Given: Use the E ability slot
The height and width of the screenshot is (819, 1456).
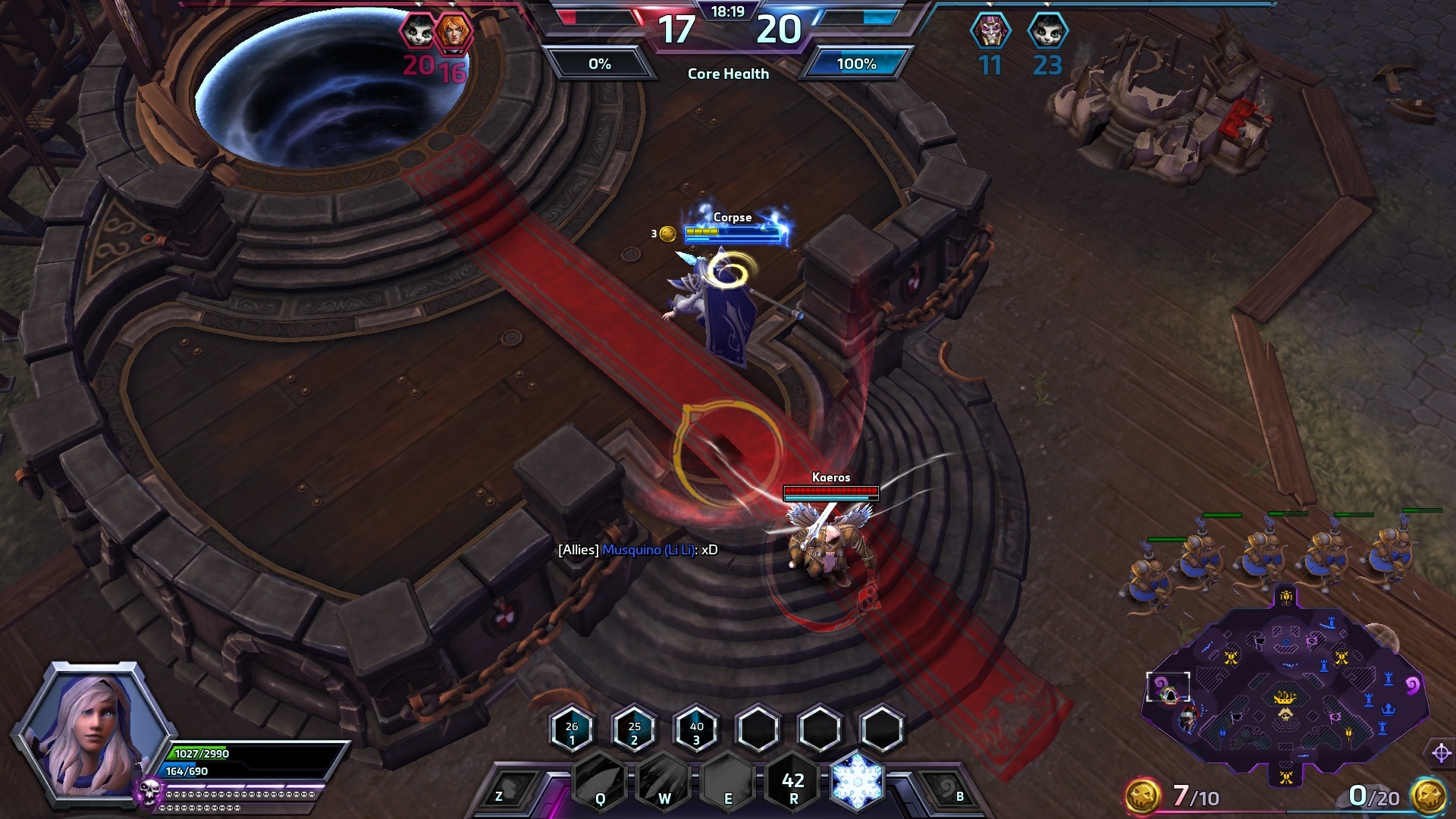Looking at the screenshot, I should [x=728, y=781].
